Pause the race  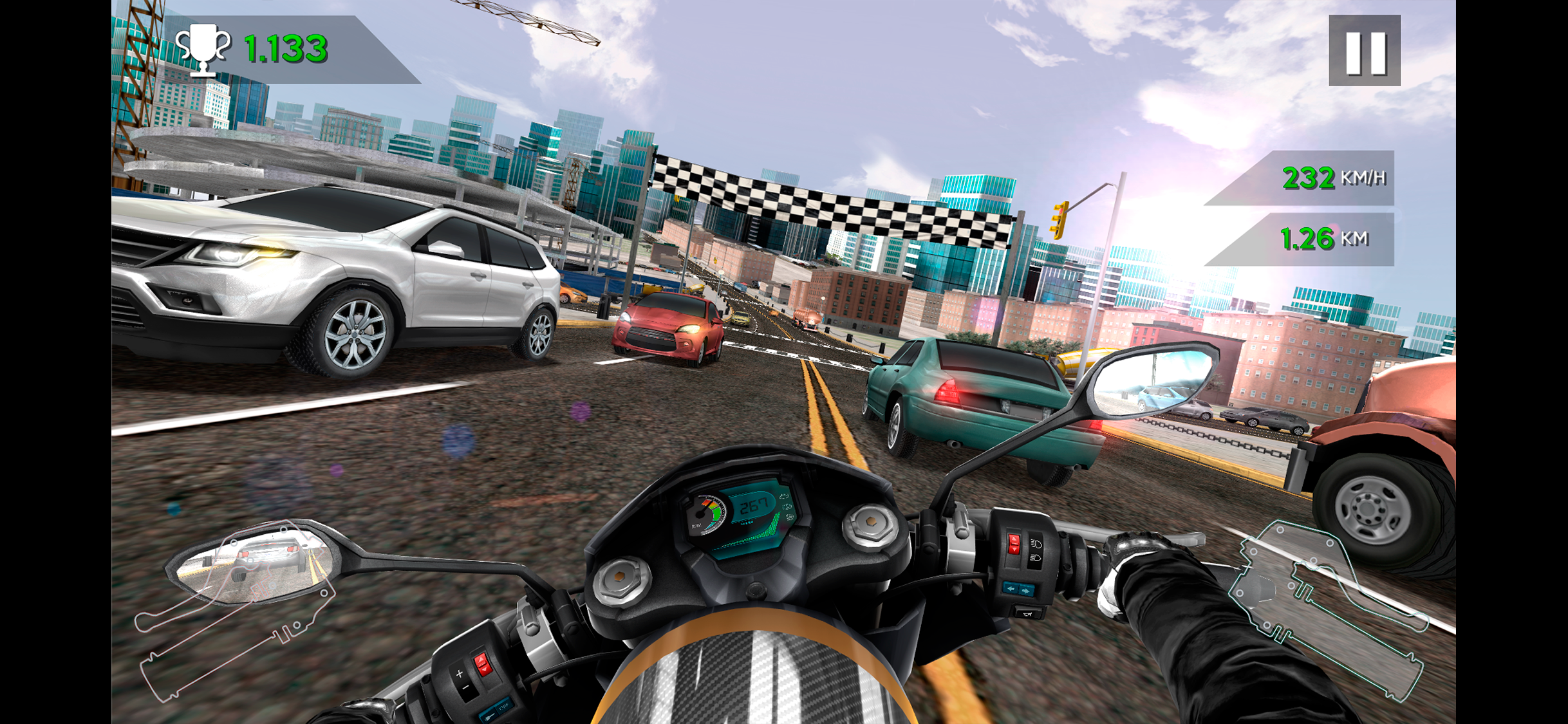[x=1364, y=51]
